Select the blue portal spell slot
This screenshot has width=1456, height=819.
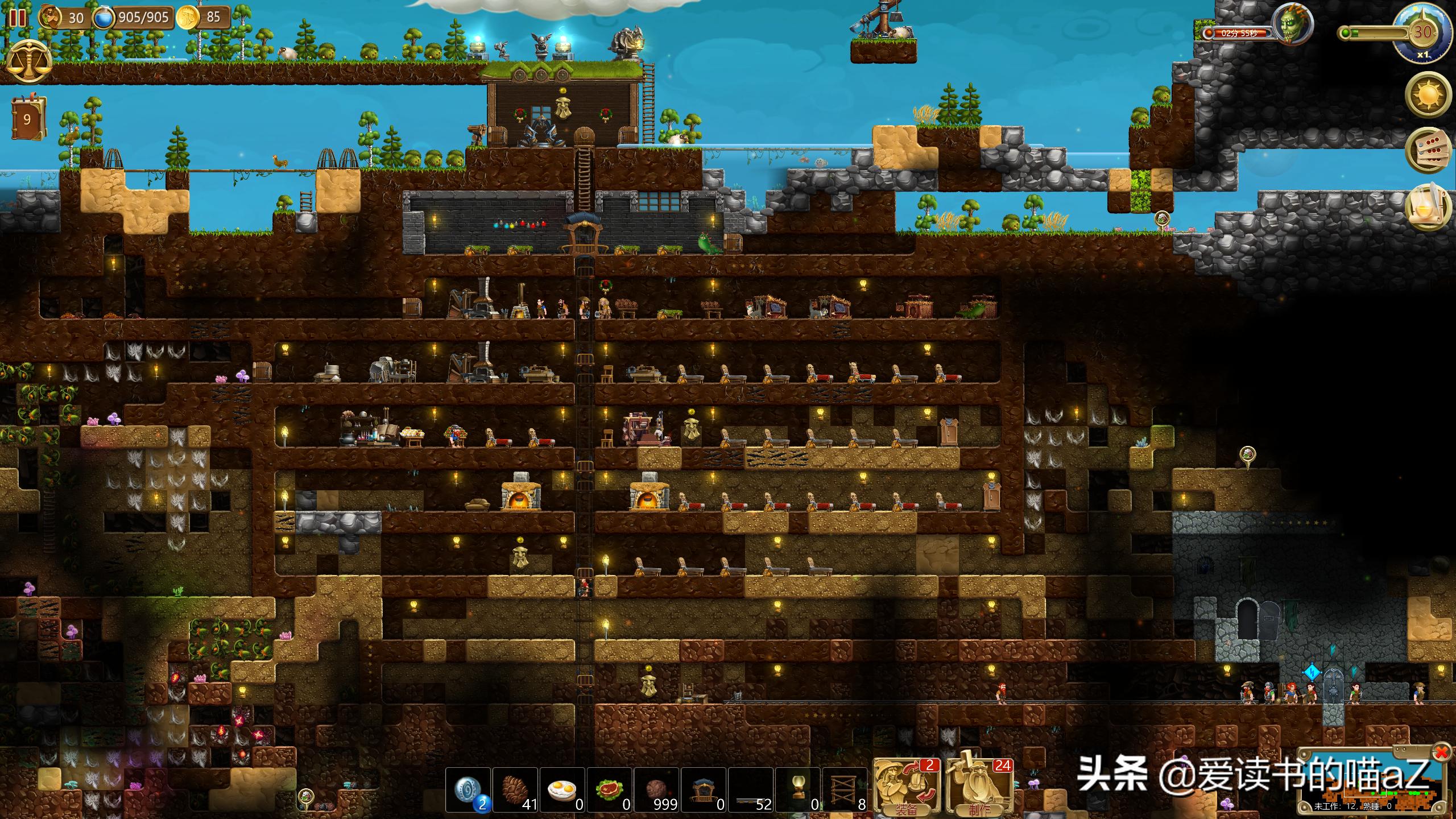(468, 791)
